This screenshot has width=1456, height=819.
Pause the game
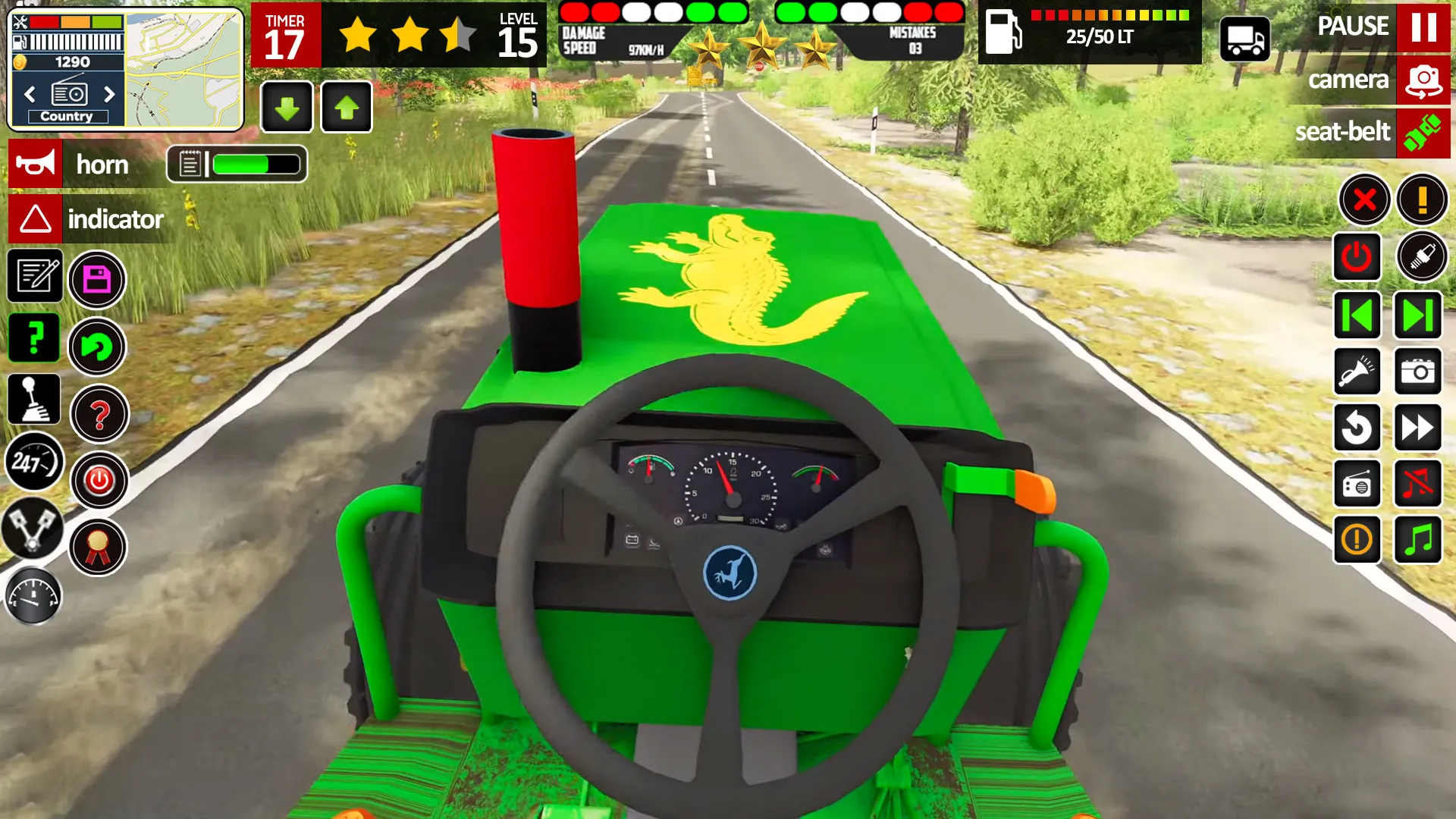point(1423,27)
